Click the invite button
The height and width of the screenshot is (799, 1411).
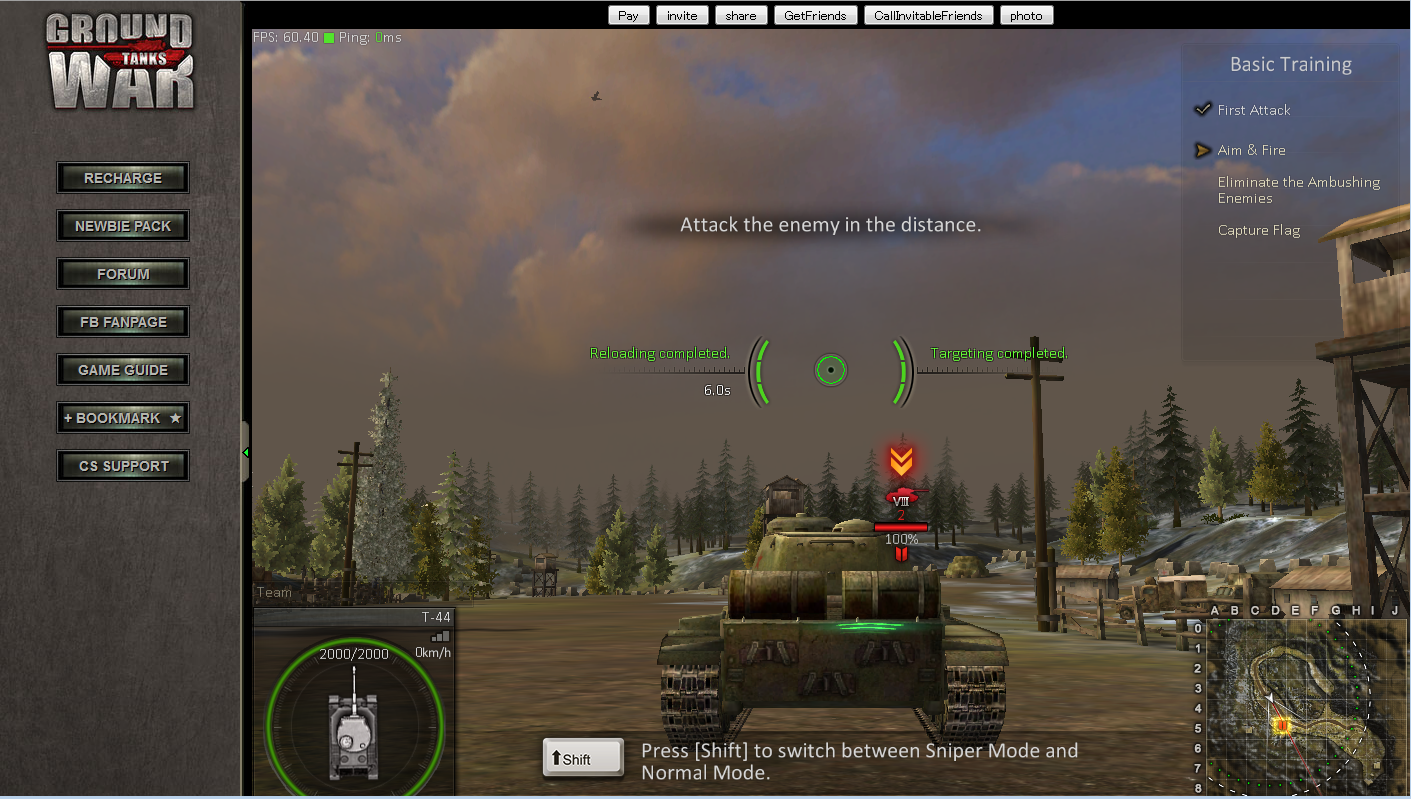682,15
